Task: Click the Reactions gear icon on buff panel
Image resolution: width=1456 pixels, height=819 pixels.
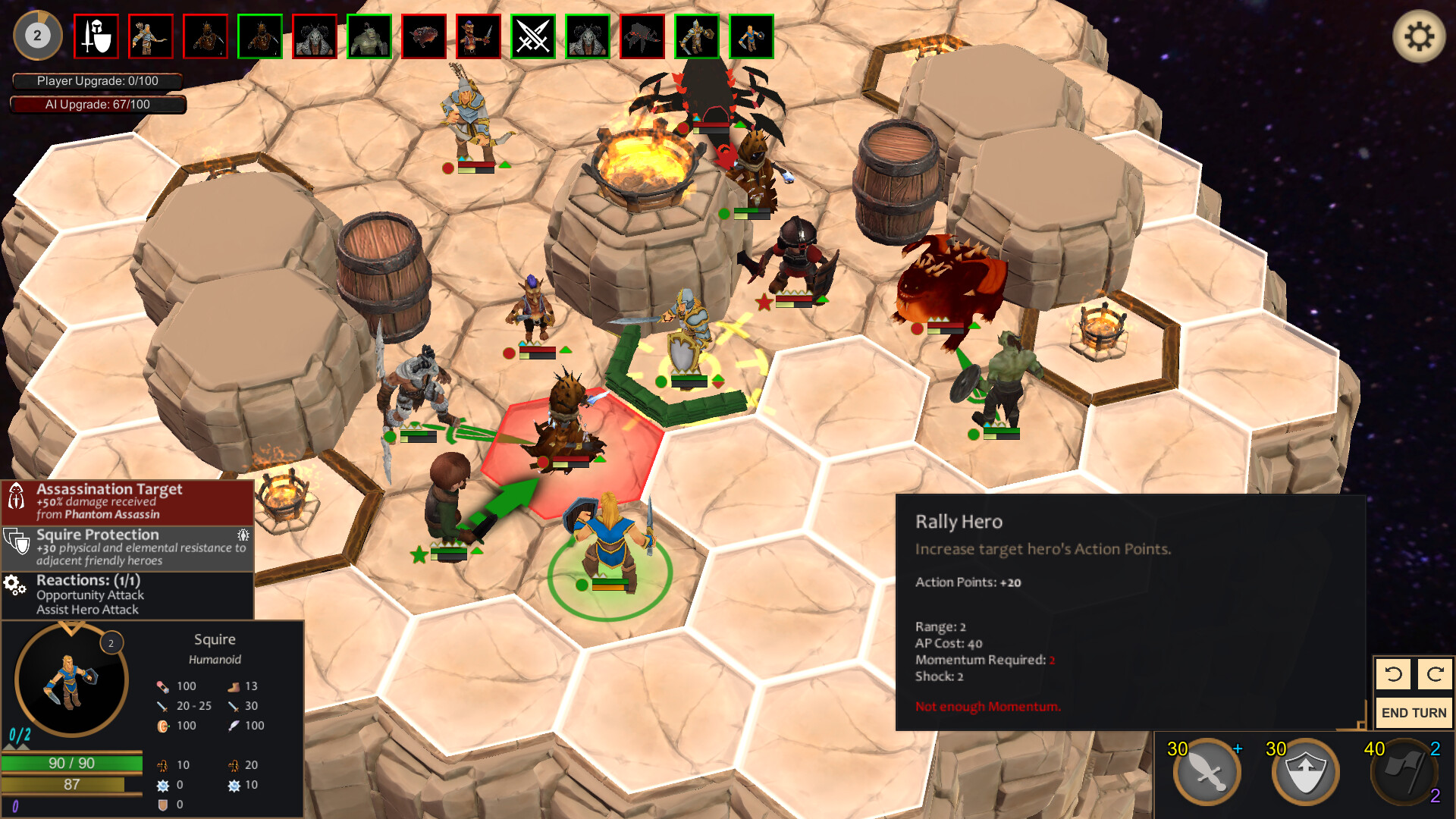Action: point(14,584)
